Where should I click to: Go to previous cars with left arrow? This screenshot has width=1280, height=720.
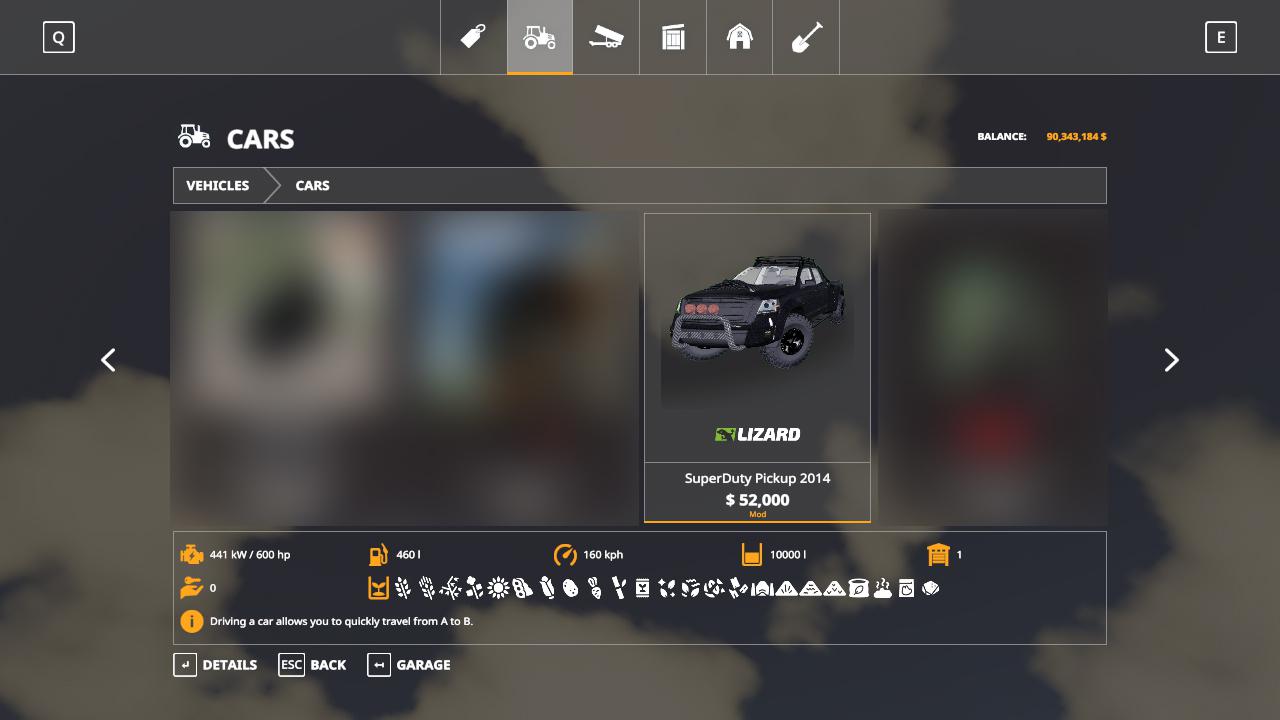[x=108, y=360]
